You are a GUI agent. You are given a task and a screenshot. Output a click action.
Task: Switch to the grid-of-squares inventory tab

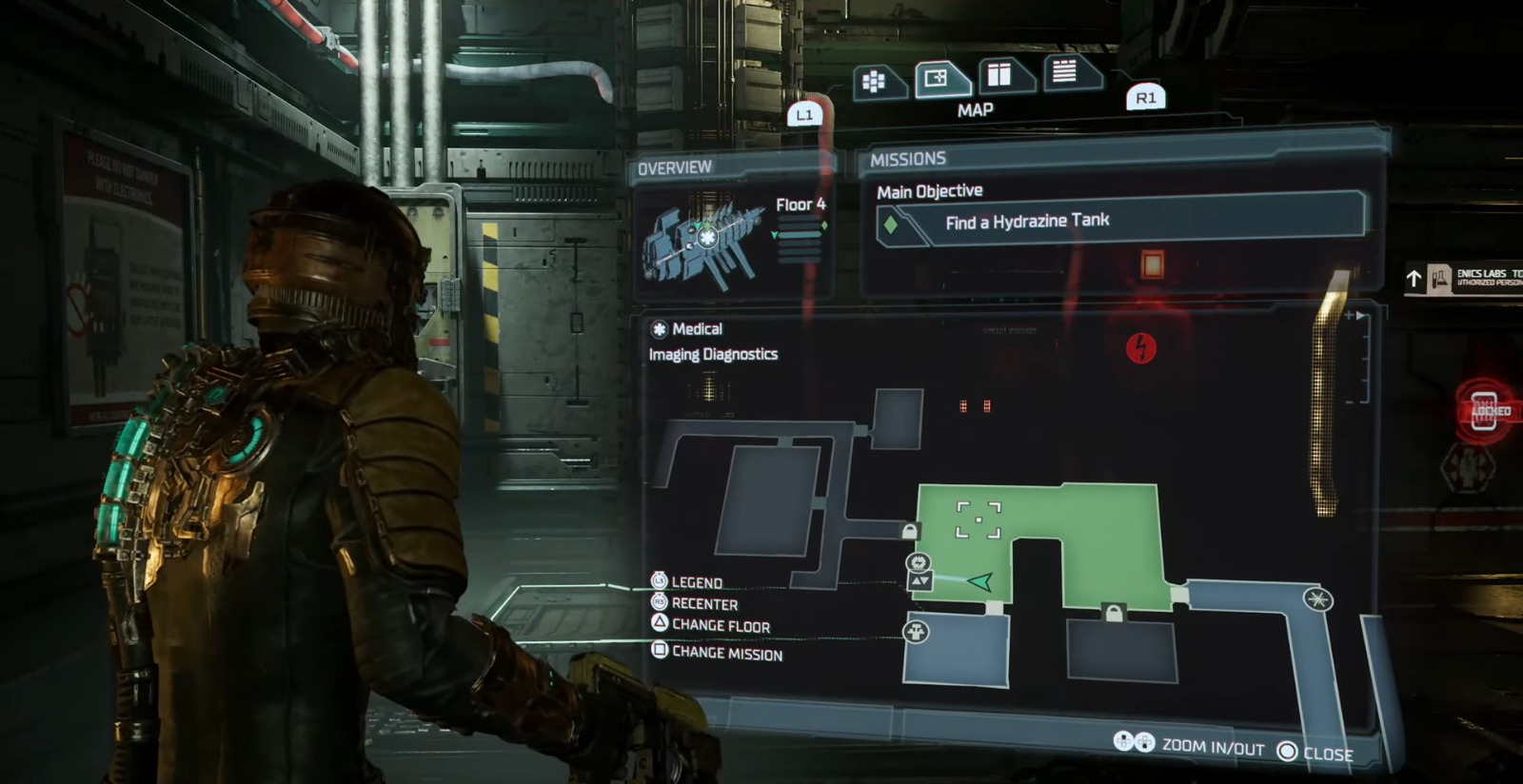tap(873, 82)
